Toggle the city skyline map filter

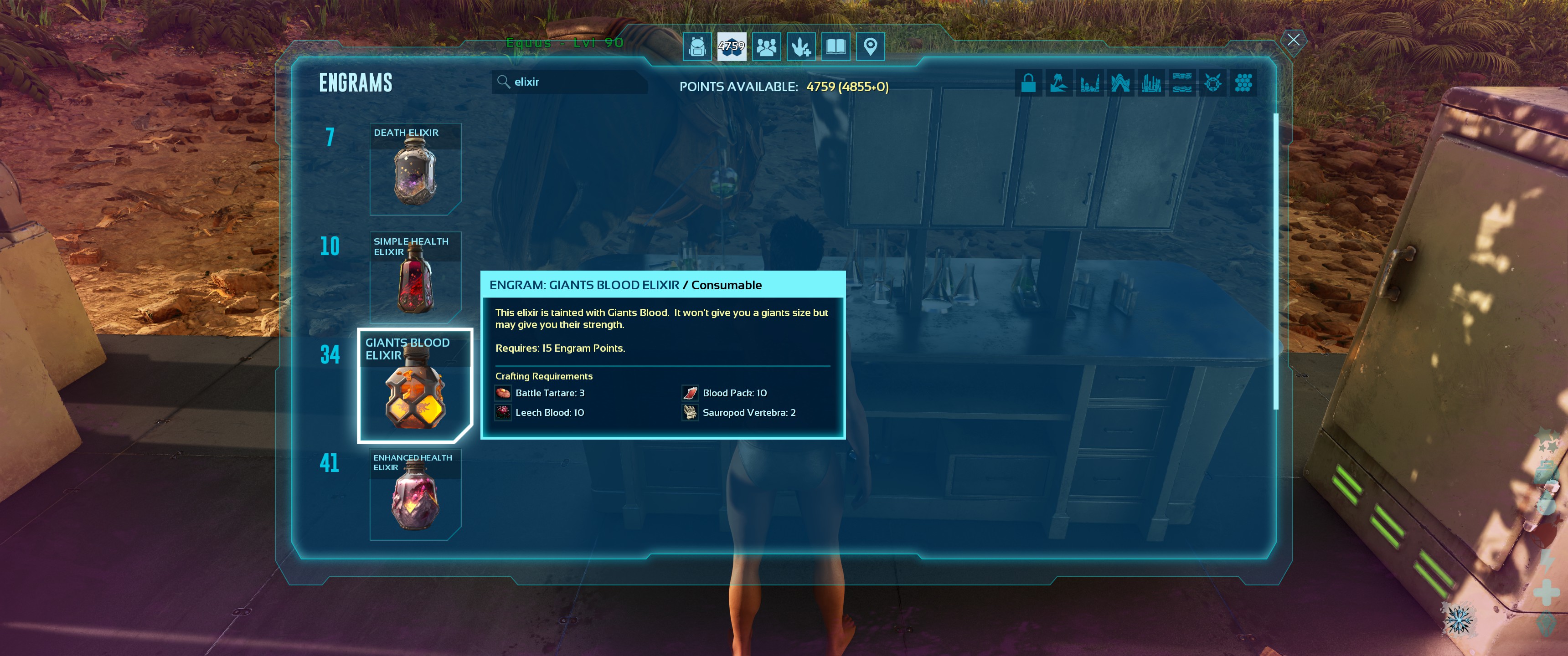[1151, 83]
